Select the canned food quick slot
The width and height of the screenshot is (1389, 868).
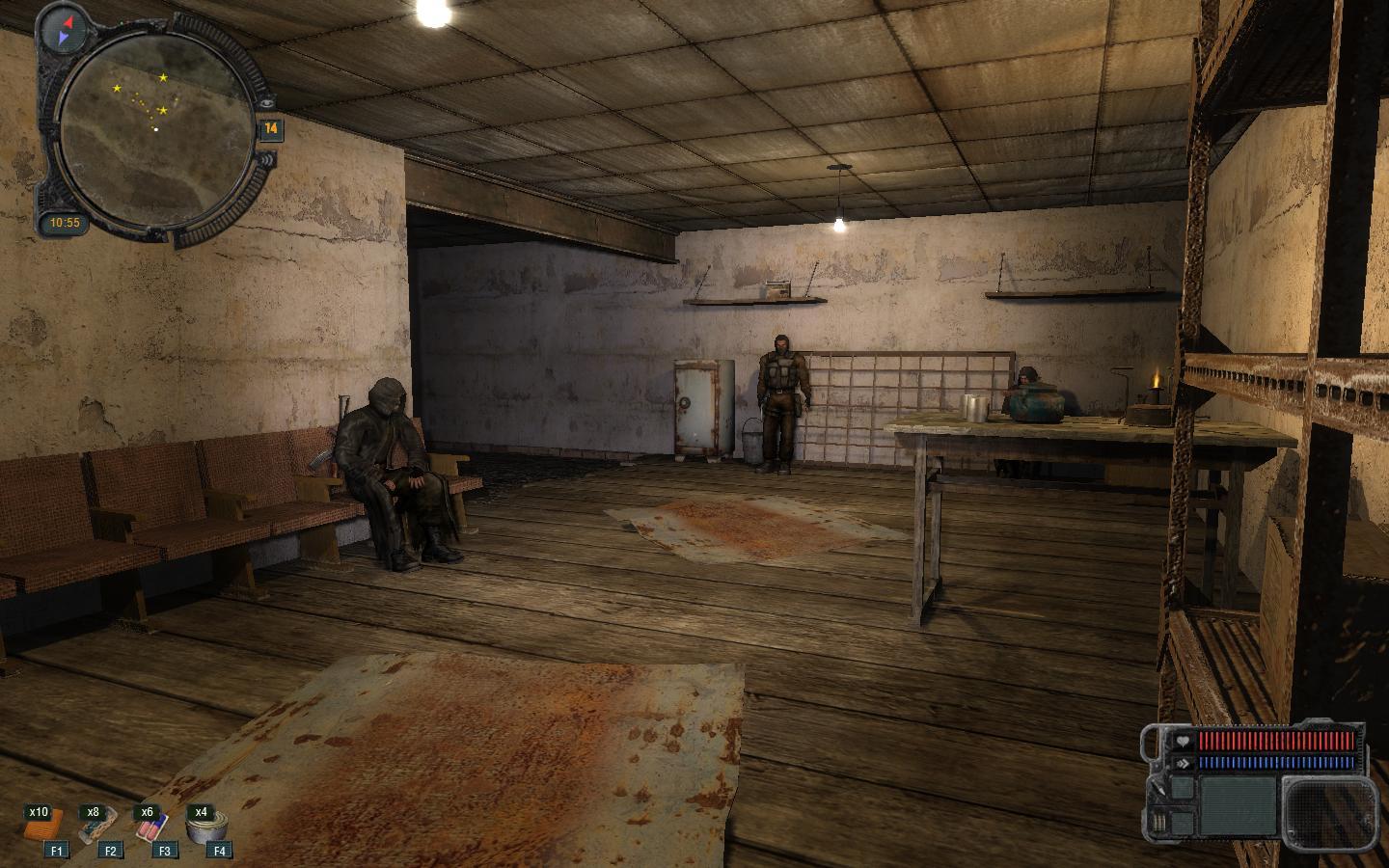pyautogui.click(x=204, y=827)
